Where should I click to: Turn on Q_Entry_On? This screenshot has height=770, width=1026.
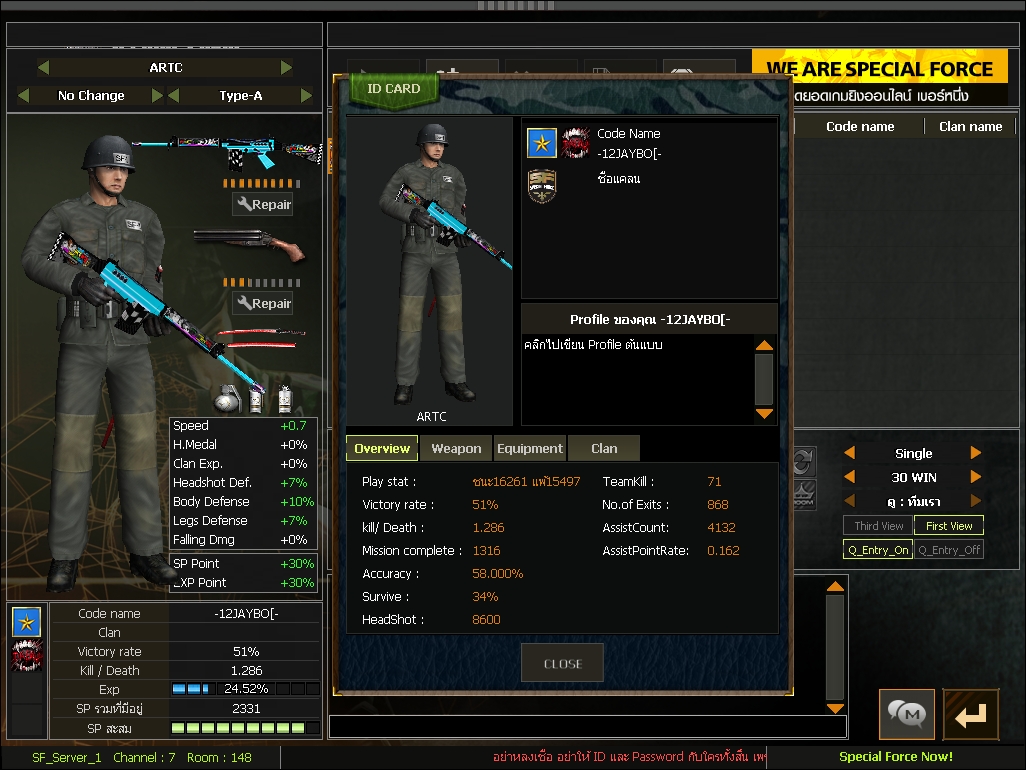(x=878, y=550)
